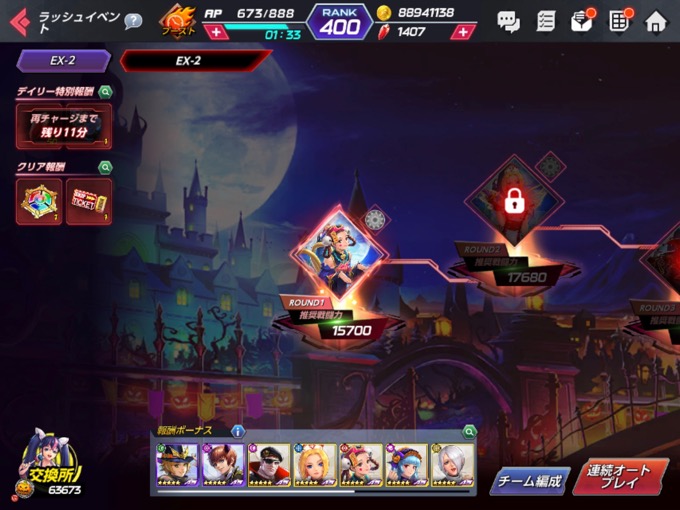Show reward bonus info icon

click(237, 431)
